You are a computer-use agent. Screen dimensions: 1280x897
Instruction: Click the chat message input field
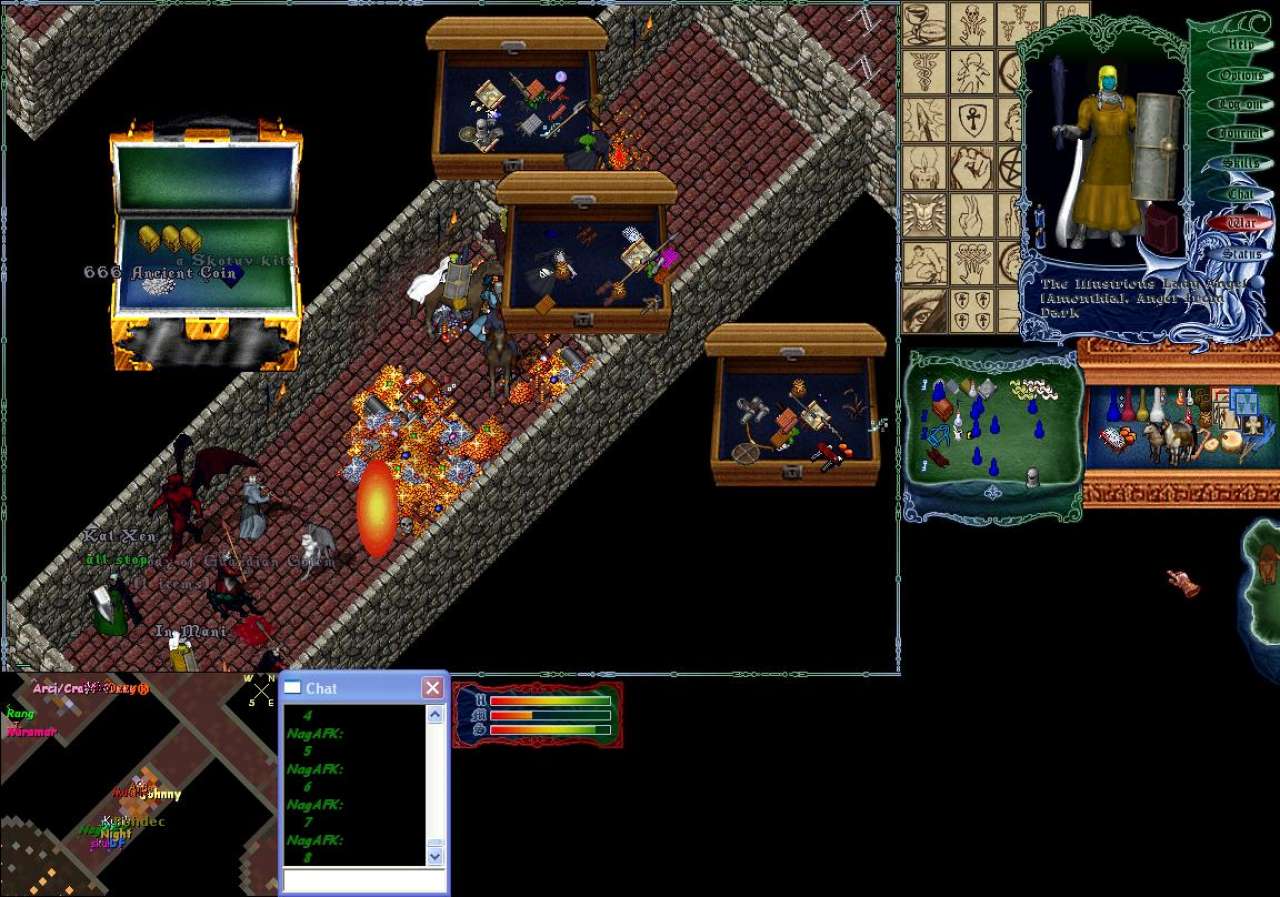[364, 880]
